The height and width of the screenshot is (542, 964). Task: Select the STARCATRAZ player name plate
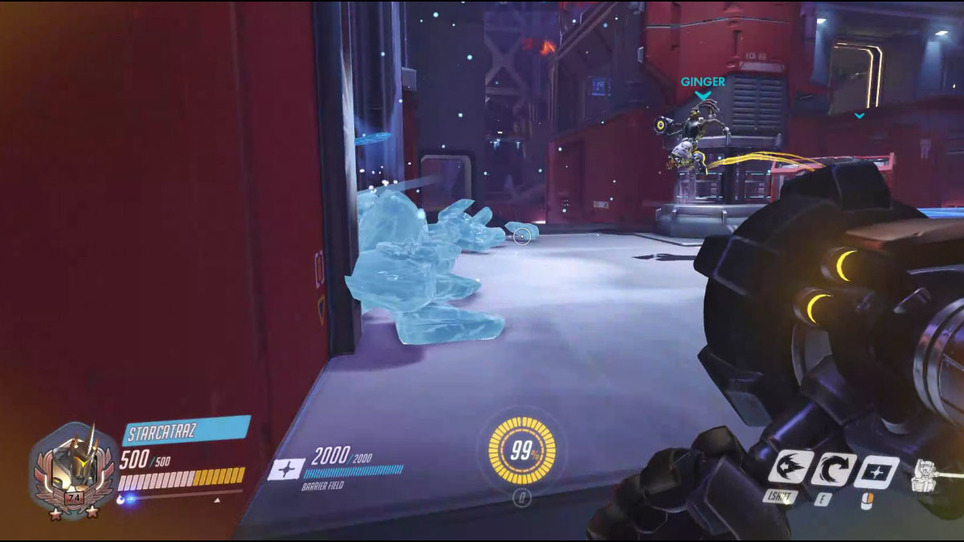tap(185, 432)
